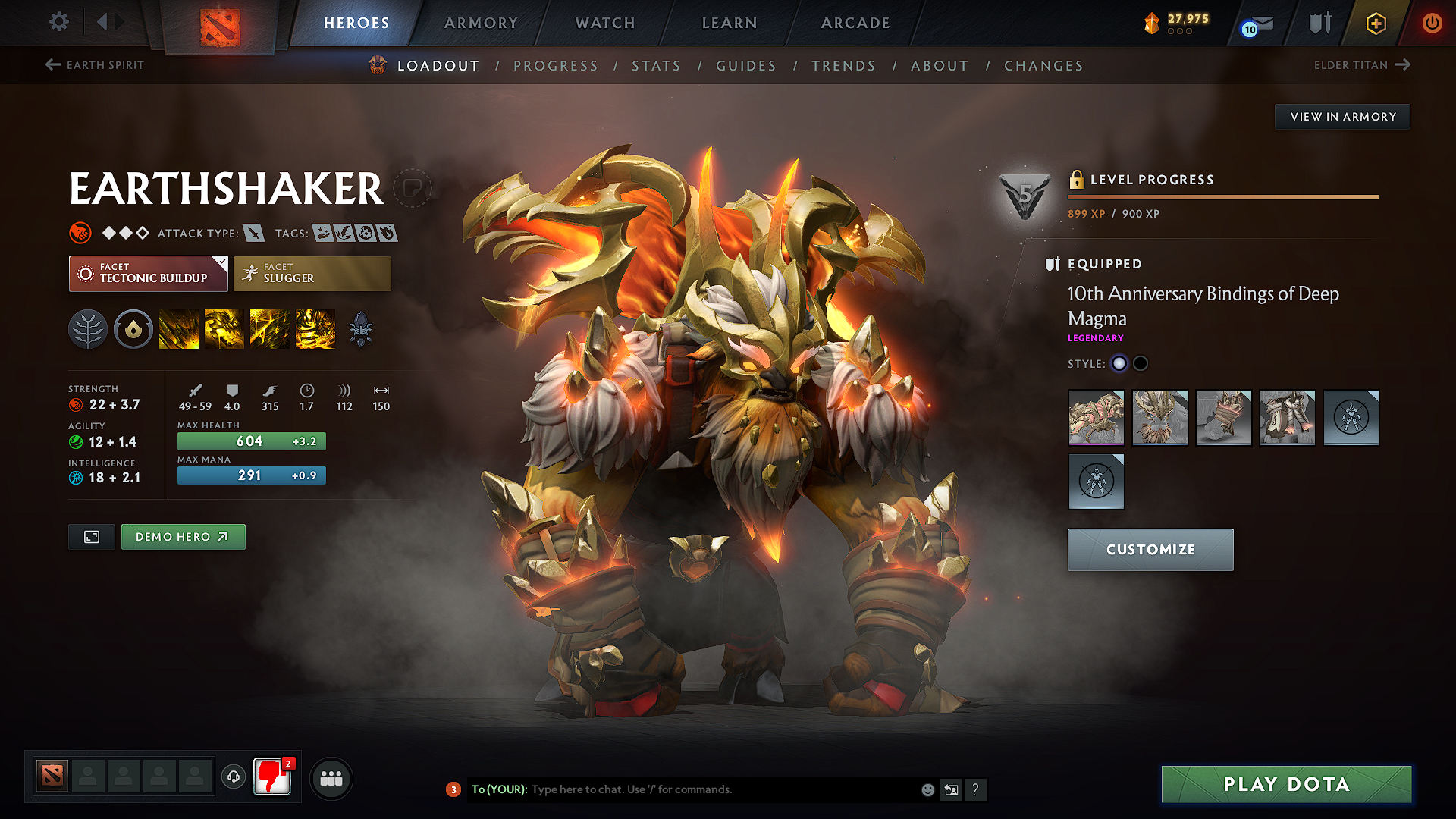Click the Level Progress XP bar
The width and height of the screenshot is (1456, 819).
click(x=1222, y=197)
